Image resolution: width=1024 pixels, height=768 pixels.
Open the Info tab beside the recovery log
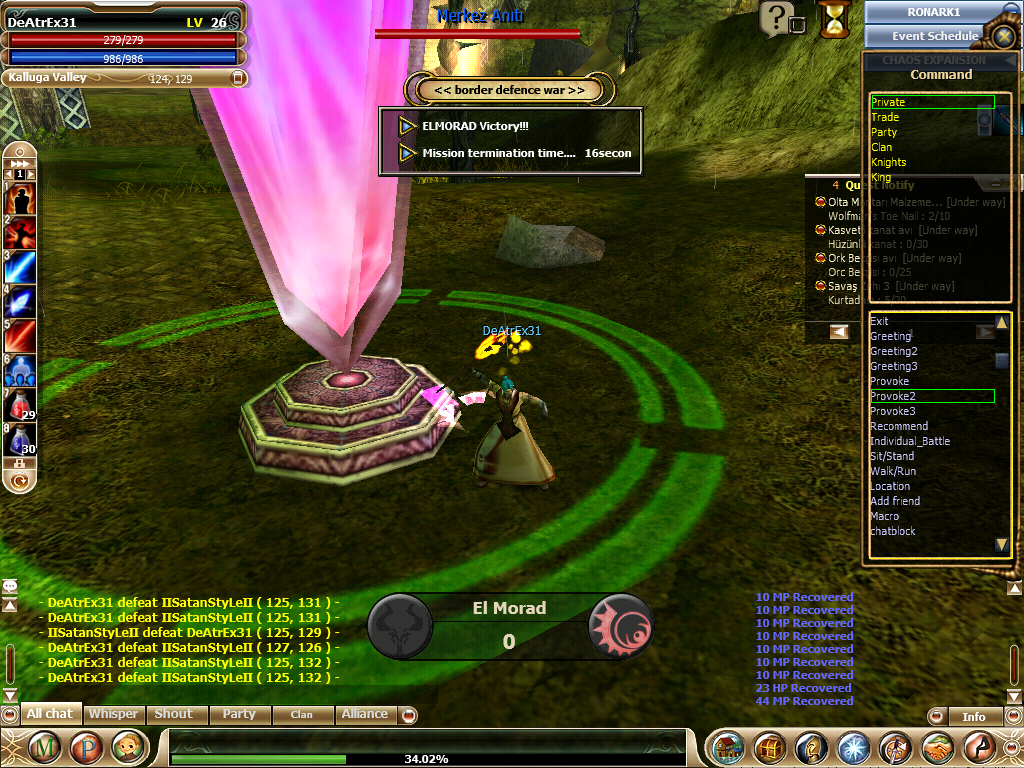tap(973, 716)
